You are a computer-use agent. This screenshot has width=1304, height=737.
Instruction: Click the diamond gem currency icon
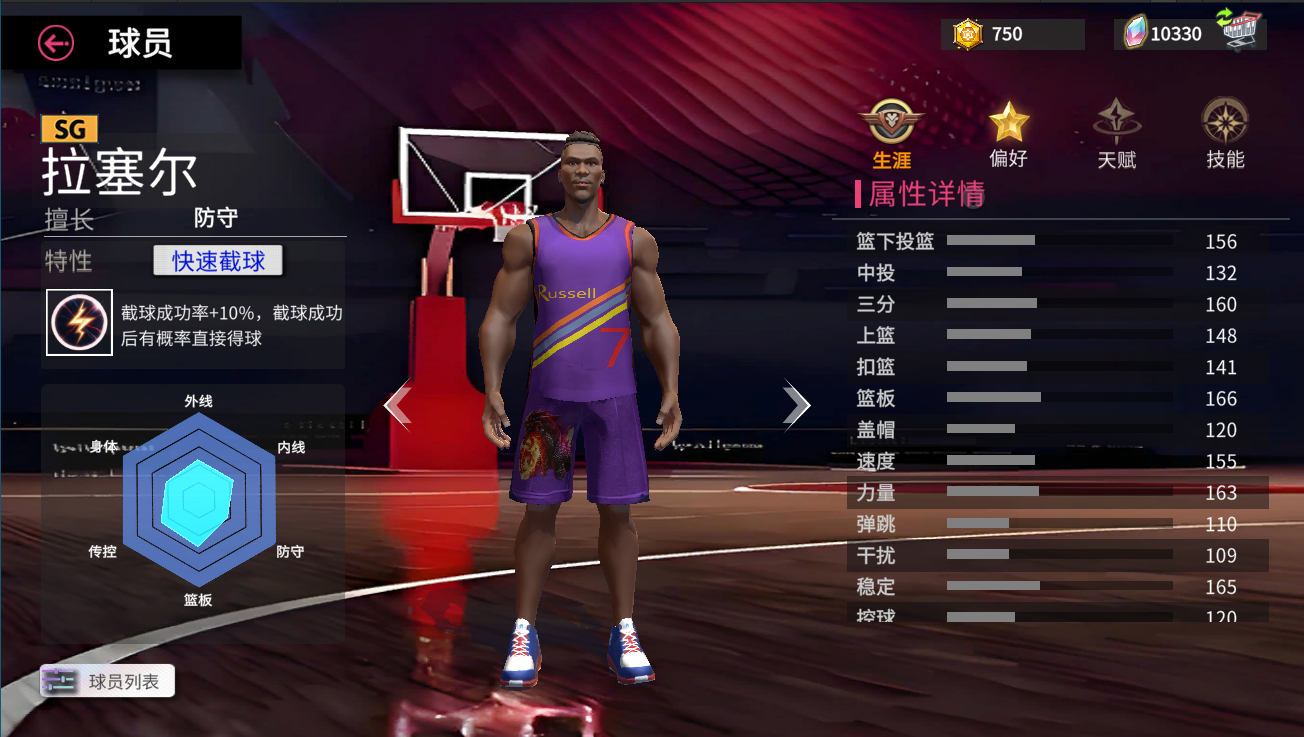coord(1135,34)
